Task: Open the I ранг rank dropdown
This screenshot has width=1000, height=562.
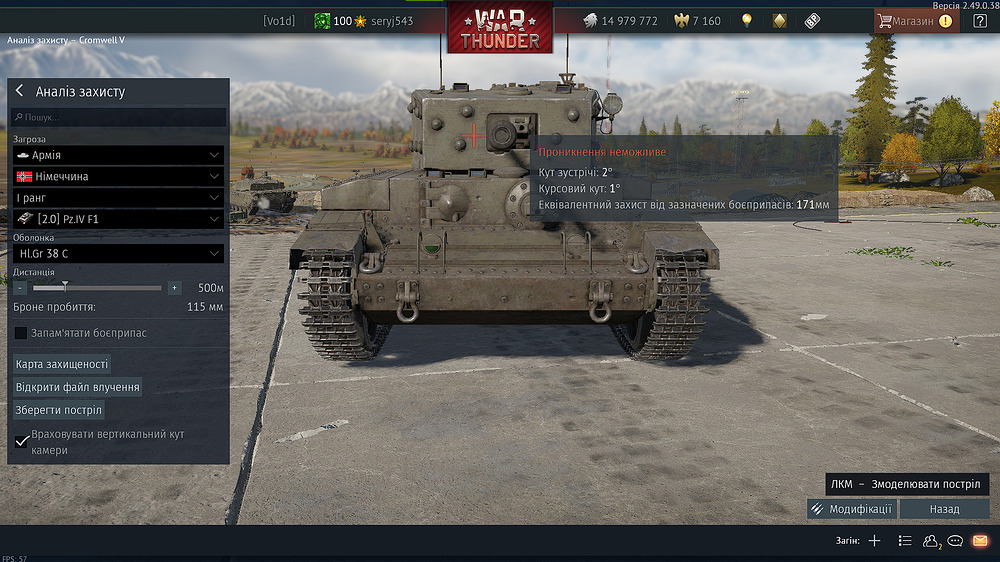Action: point(118,197)
